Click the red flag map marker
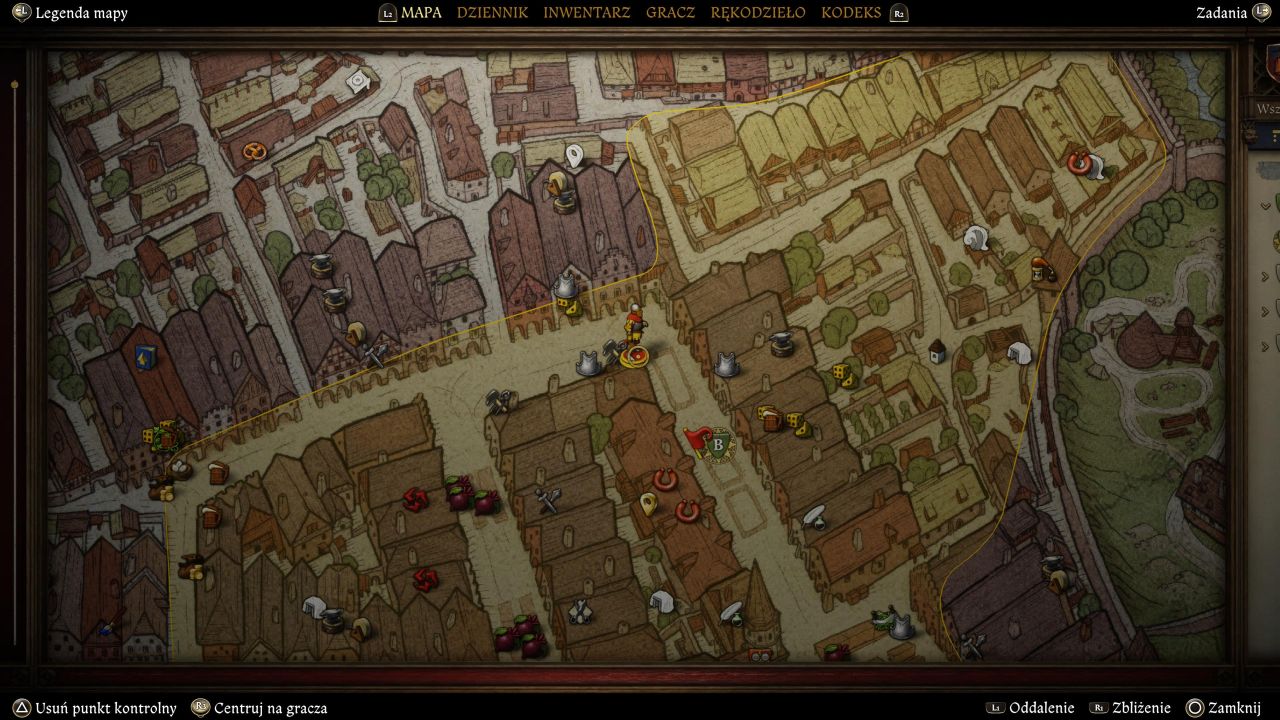1280x720 pixels. coord(696,439)
